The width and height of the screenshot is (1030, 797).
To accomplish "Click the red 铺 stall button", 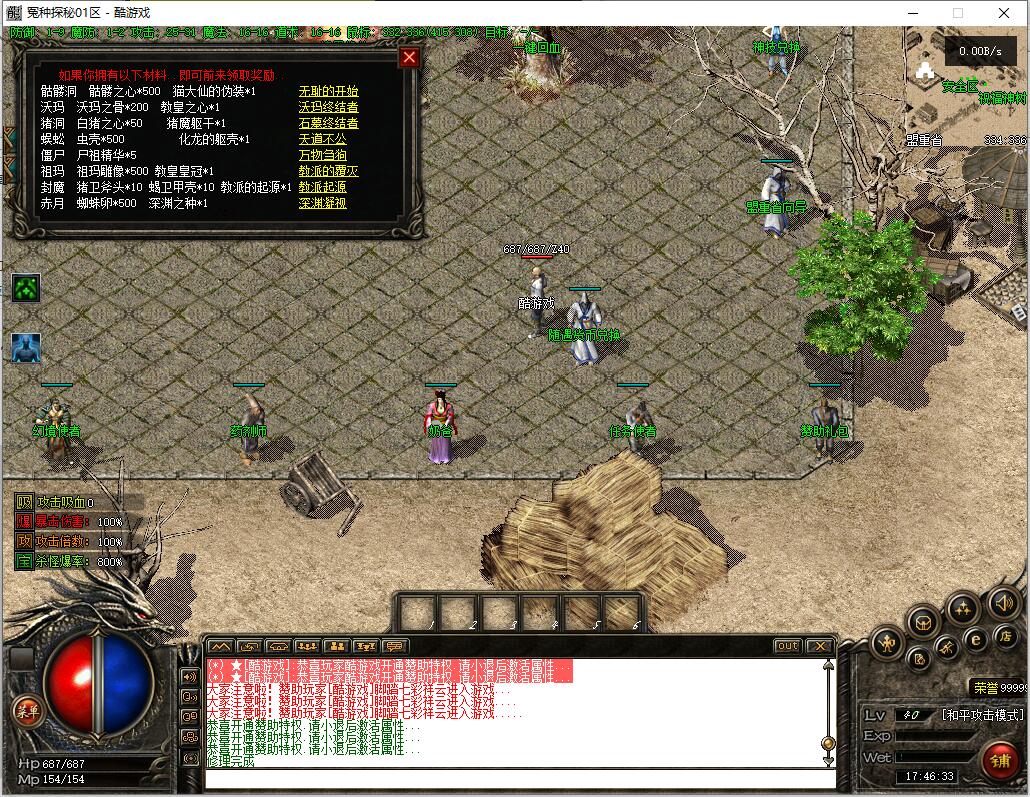I will click(998, 759).
